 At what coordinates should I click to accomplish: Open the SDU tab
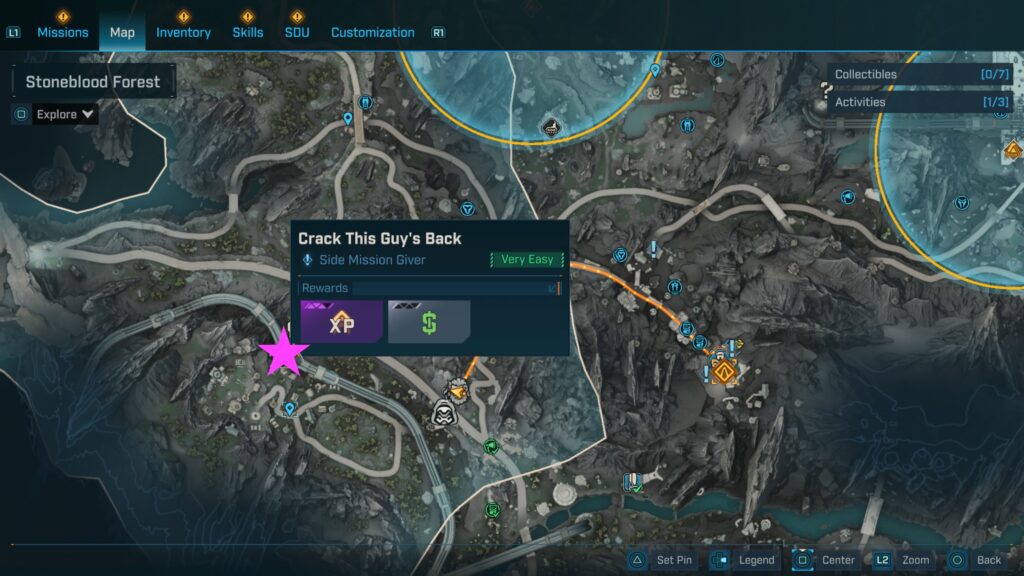[296, 32]
